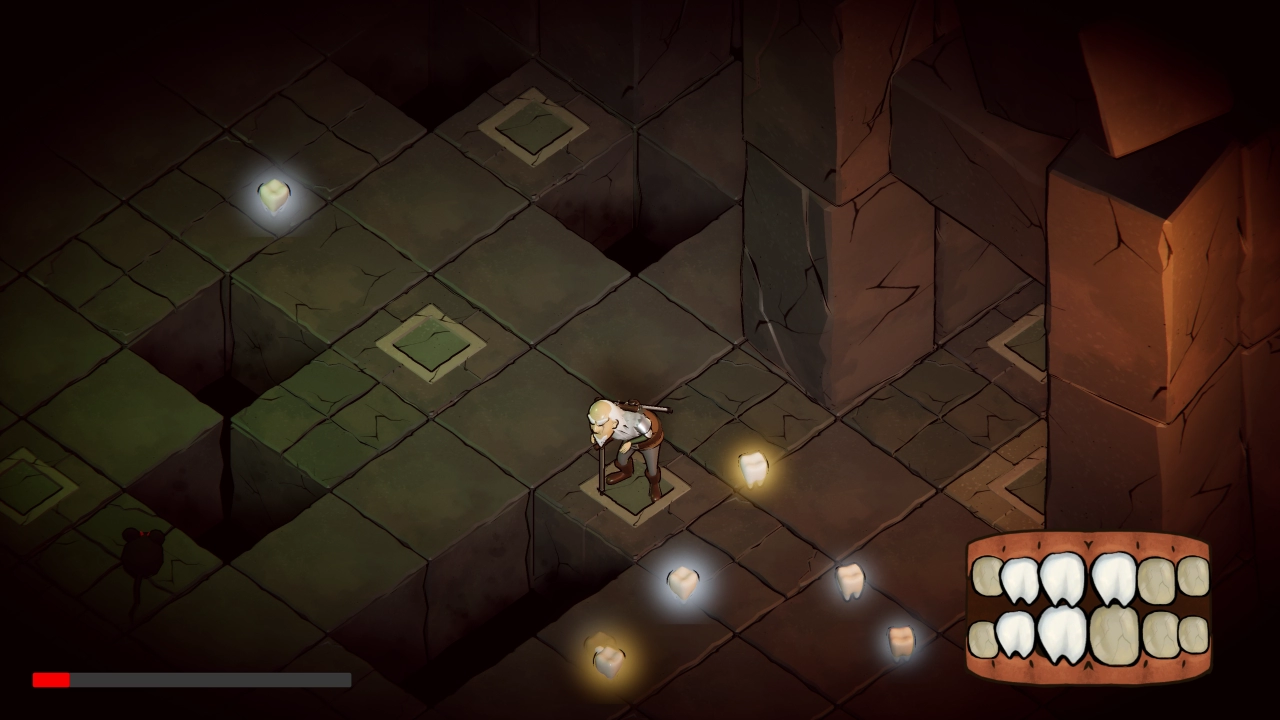Grab the faint white tooth below the hero
The height and width of the screenshot is (720, 1280).
click(682, 582)
